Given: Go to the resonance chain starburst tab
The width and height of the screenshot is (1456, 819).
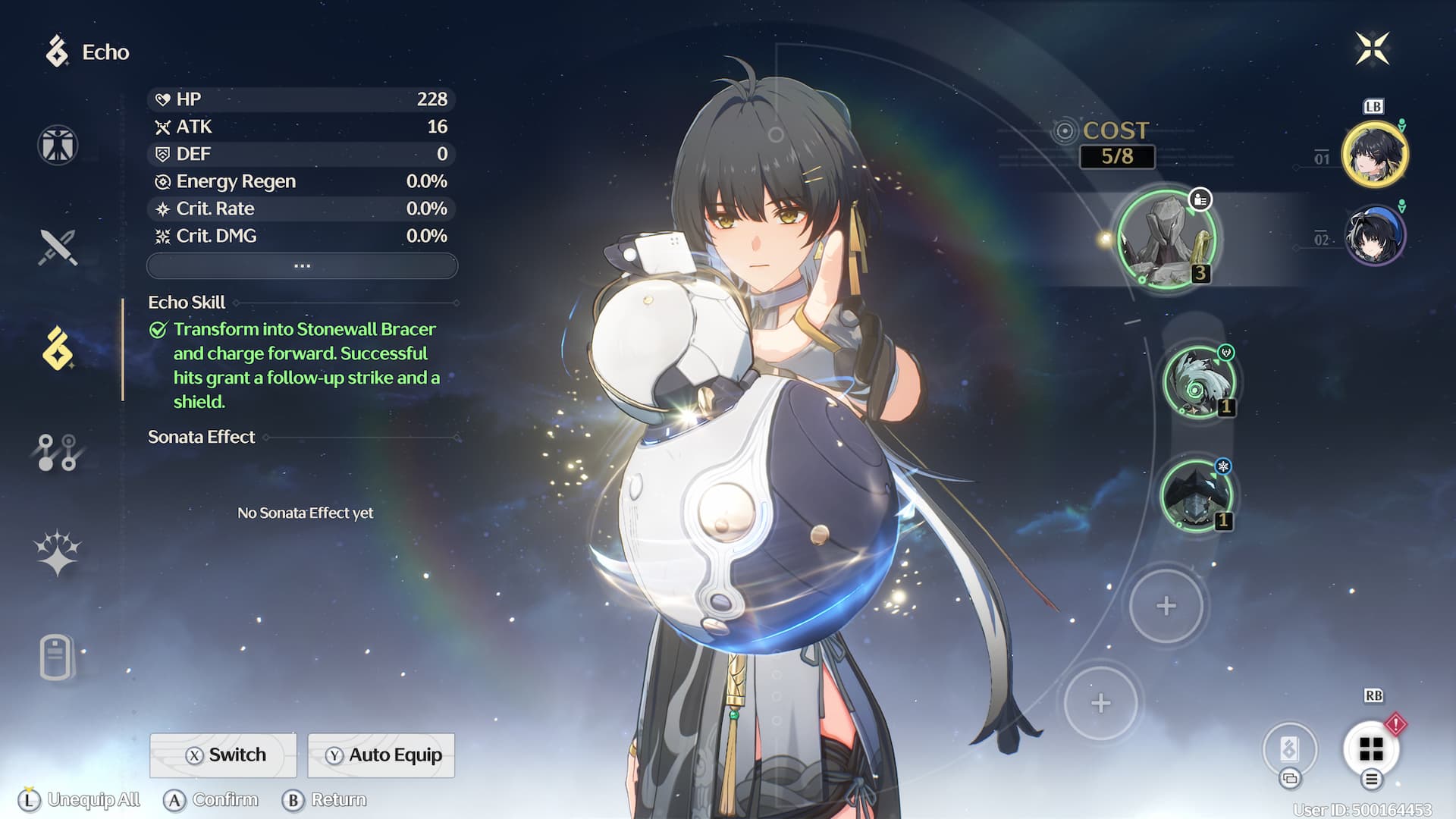Looking at the screenshot, I should (58, 553).
